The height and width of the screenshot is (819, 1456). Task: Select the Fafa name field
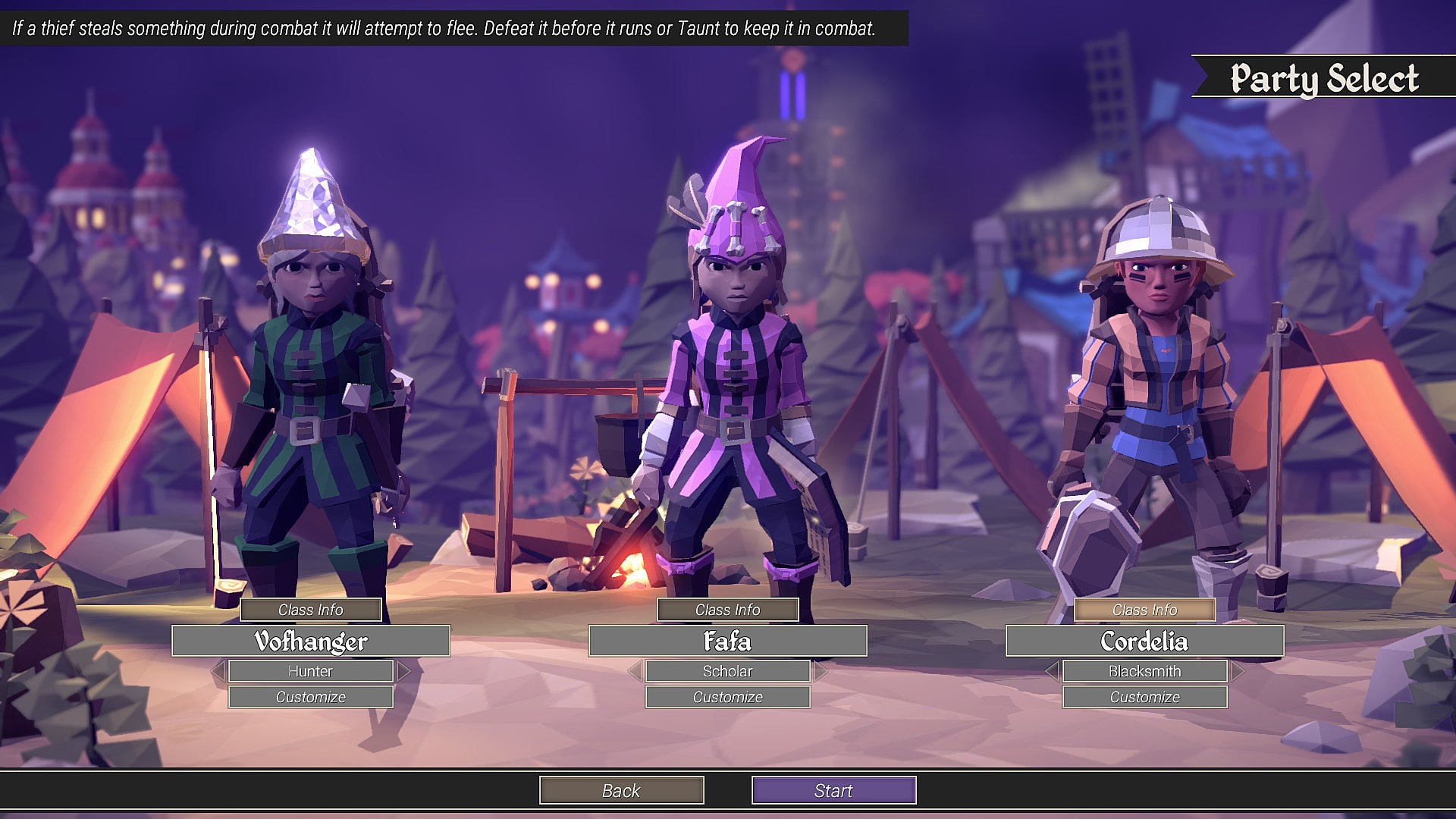[728, 642]
